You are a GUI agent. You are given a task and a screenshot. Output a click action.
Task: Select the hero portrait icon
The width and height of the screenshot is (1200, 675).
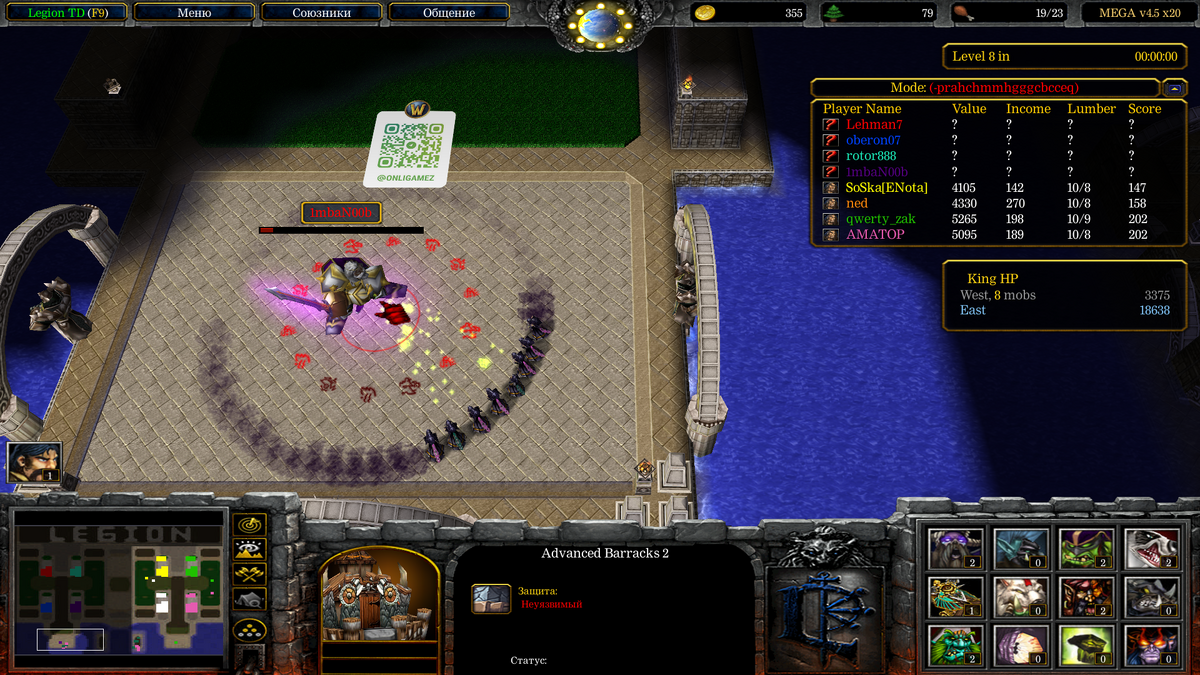34,462
